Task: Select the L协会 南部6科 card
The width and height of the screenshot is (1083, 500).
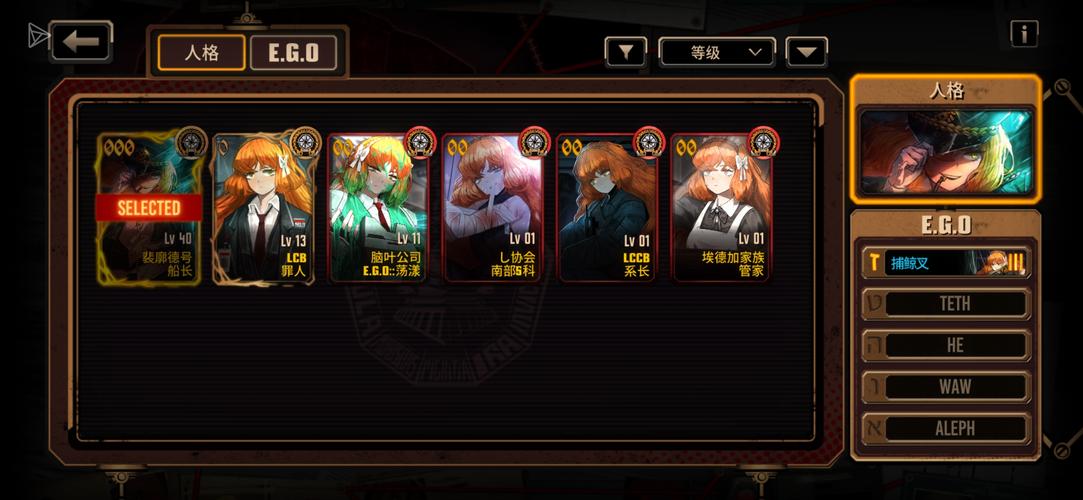Action: [493, 208]
